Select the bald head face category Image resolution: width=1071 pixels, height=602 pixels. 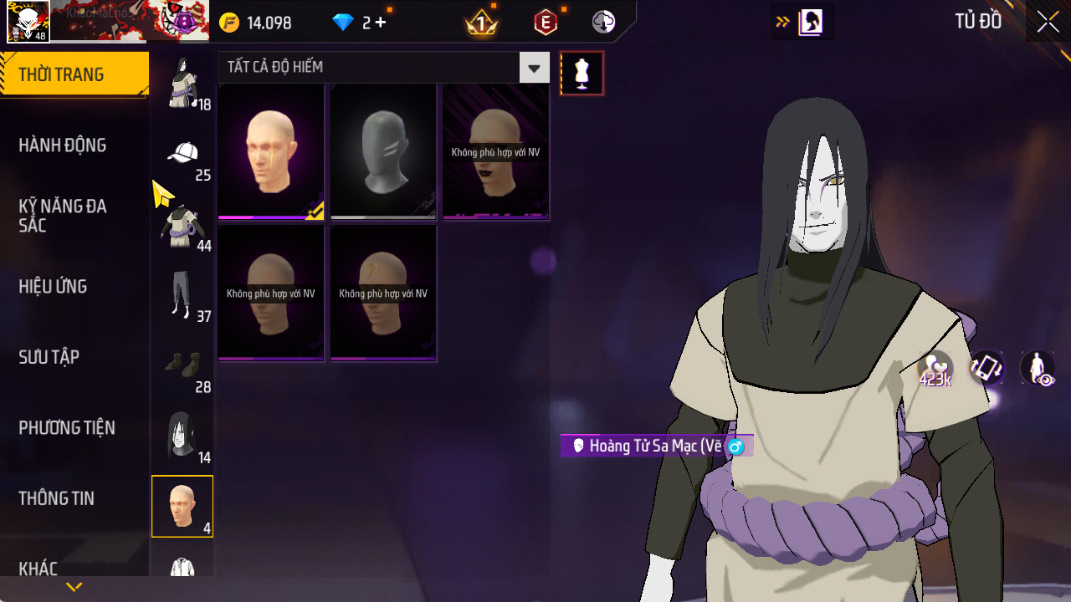tap(182, 506)
